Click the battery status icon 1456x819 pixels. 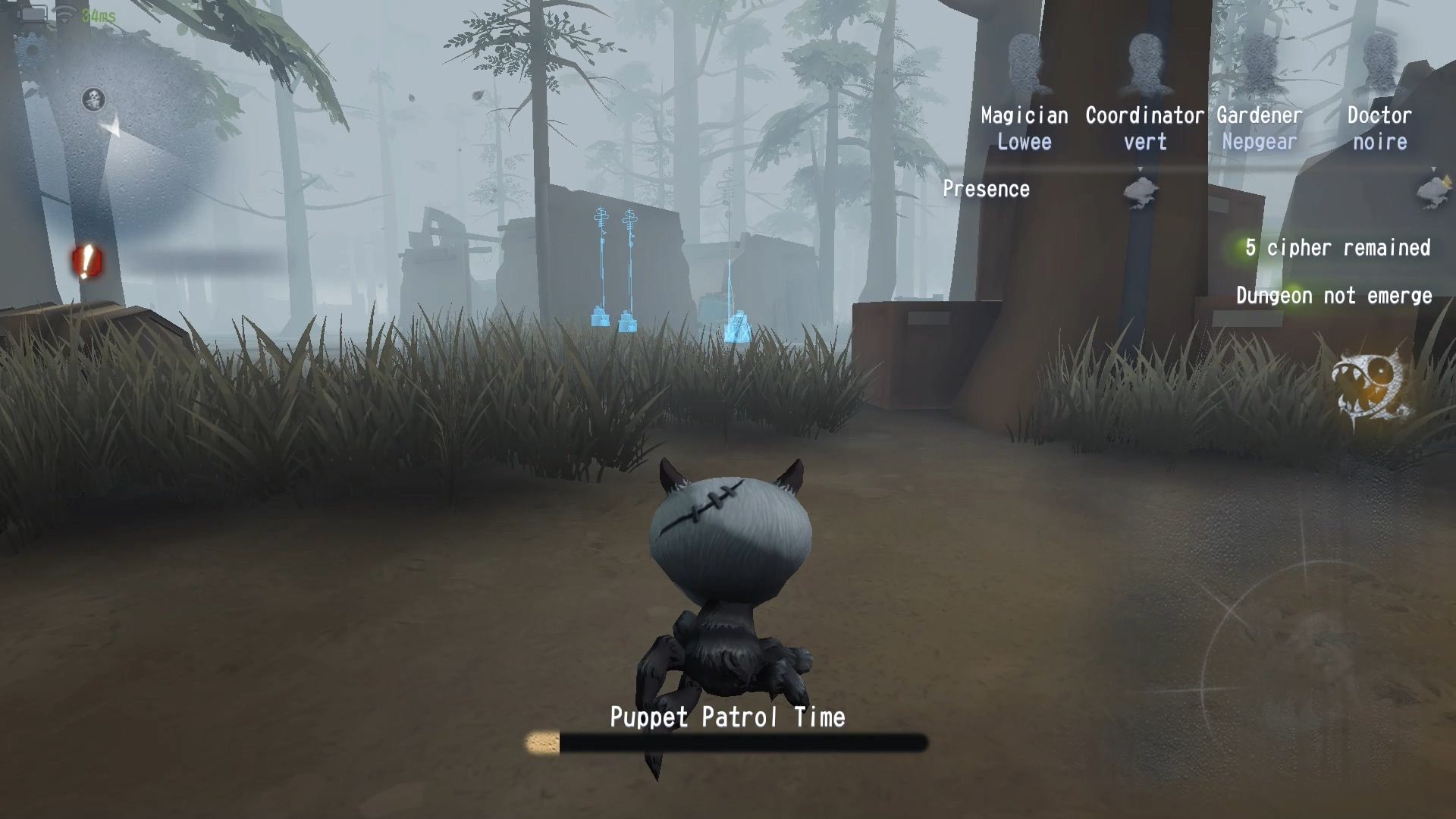pyautogui.click(x=33, y=14)
